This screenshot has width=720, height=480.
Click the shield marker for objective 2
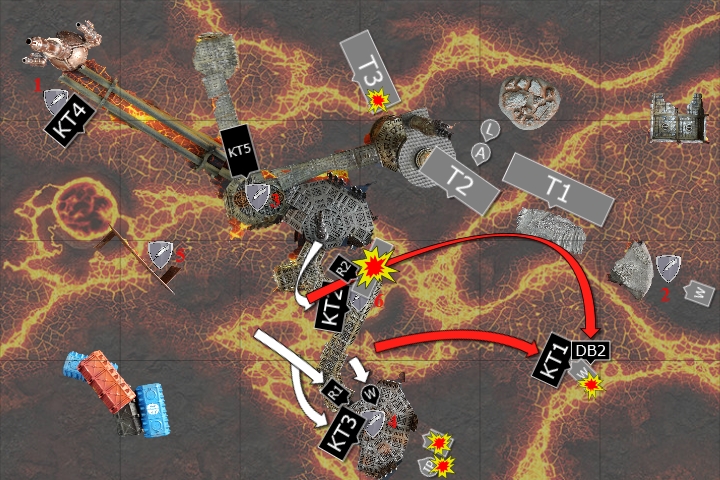point(668,267)
